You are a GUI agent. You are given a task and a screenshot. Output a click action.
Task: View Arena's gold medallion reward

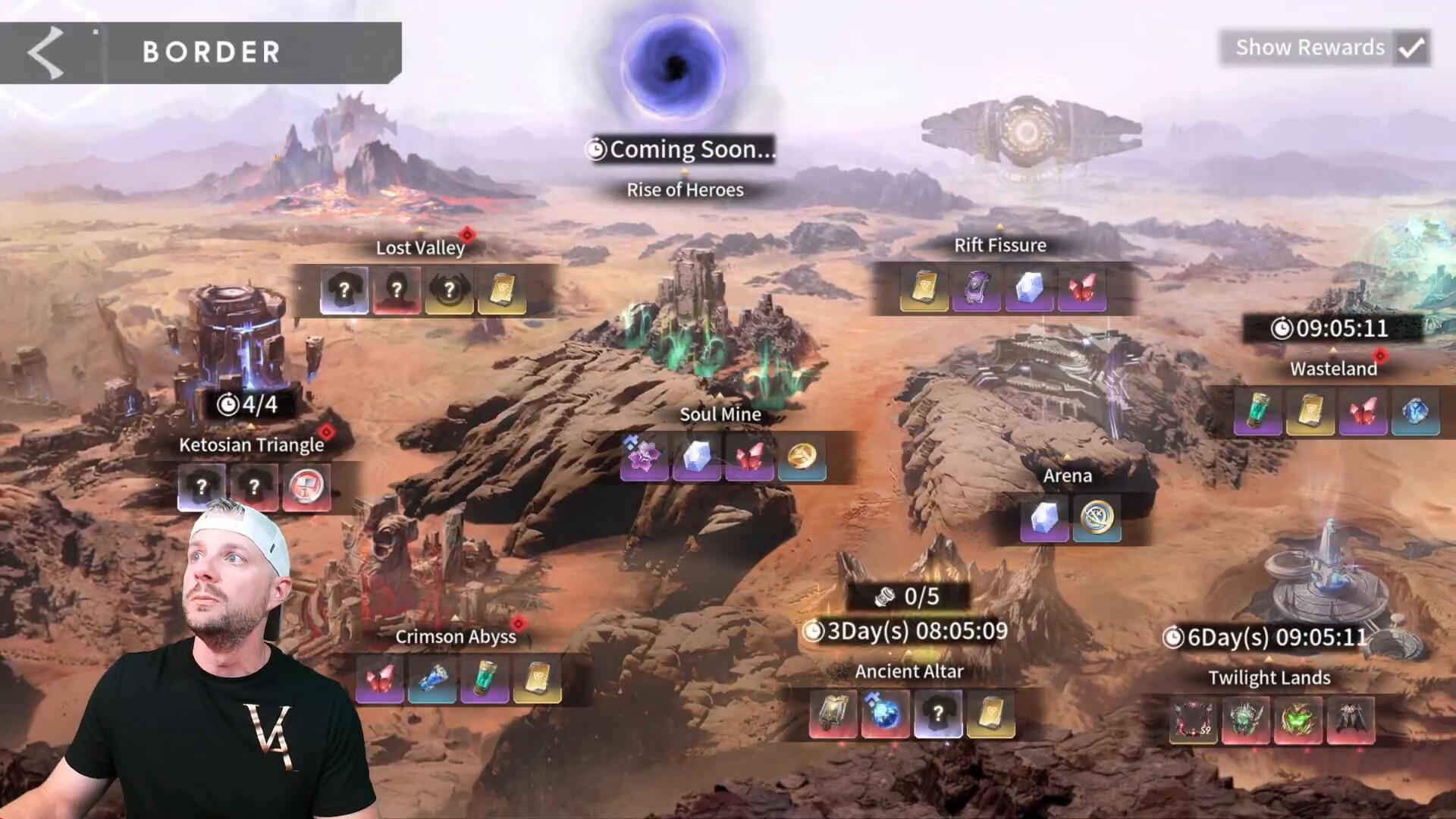[x=1097, y=519]
